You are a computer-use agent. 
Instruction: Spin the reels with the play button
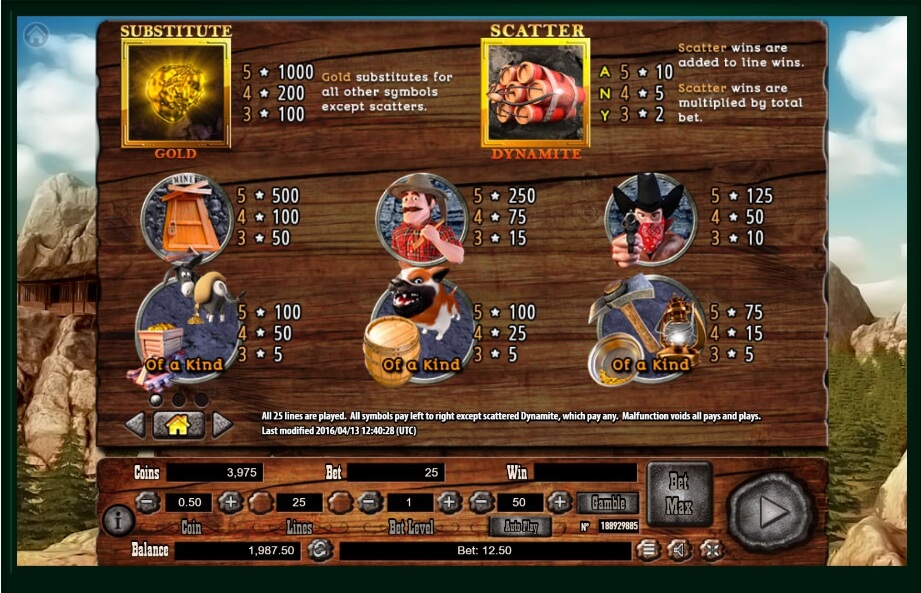[771, 511]
